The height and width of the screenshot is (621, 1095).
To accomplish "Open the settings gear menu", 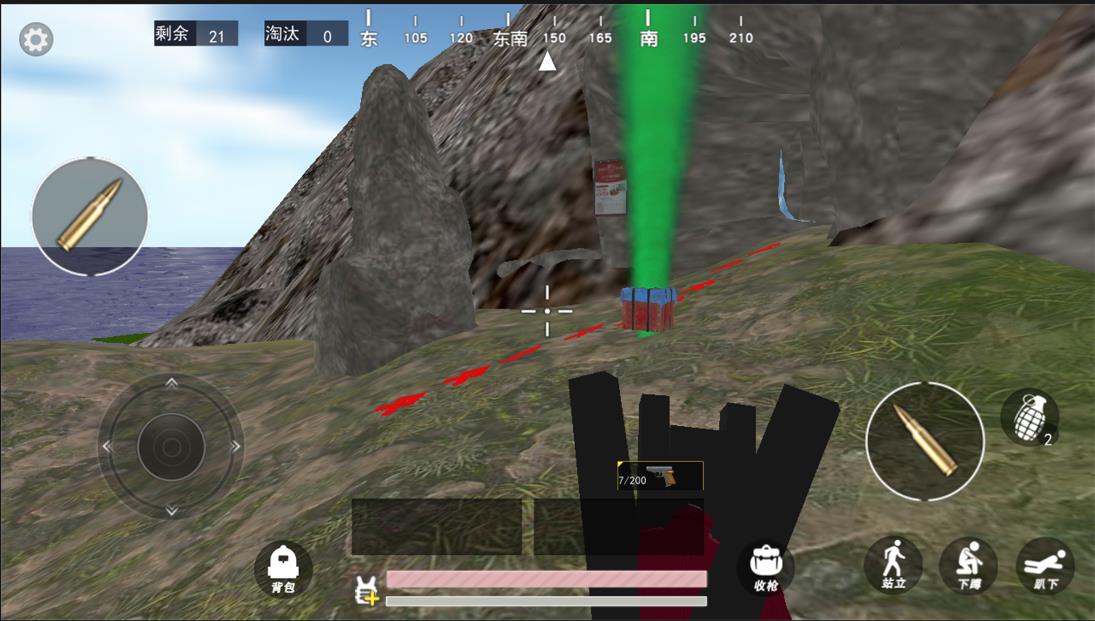I will point(36,39).
